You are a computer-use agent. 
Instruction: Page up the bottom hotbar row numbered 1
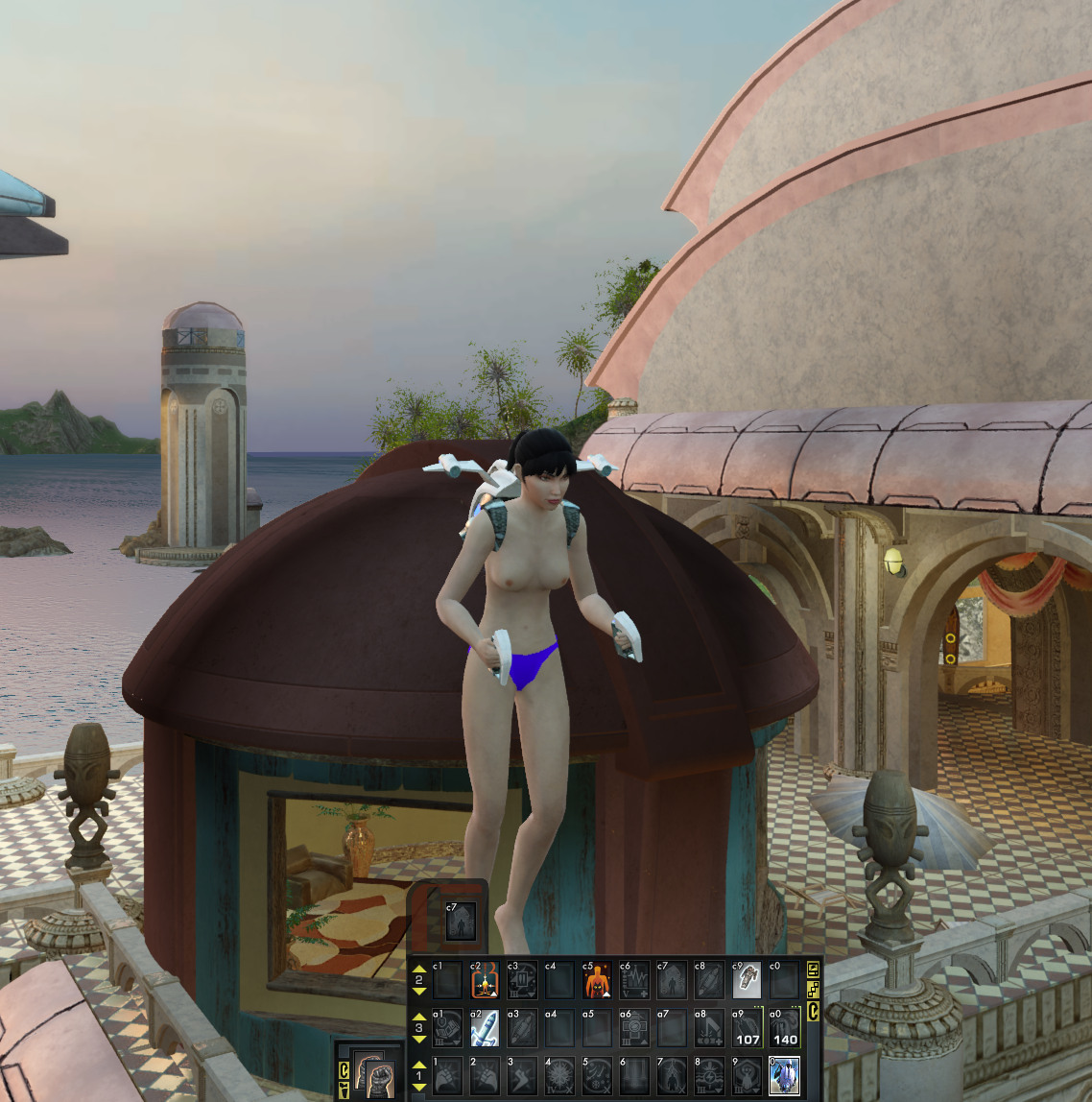click(x=419, y=1065)
